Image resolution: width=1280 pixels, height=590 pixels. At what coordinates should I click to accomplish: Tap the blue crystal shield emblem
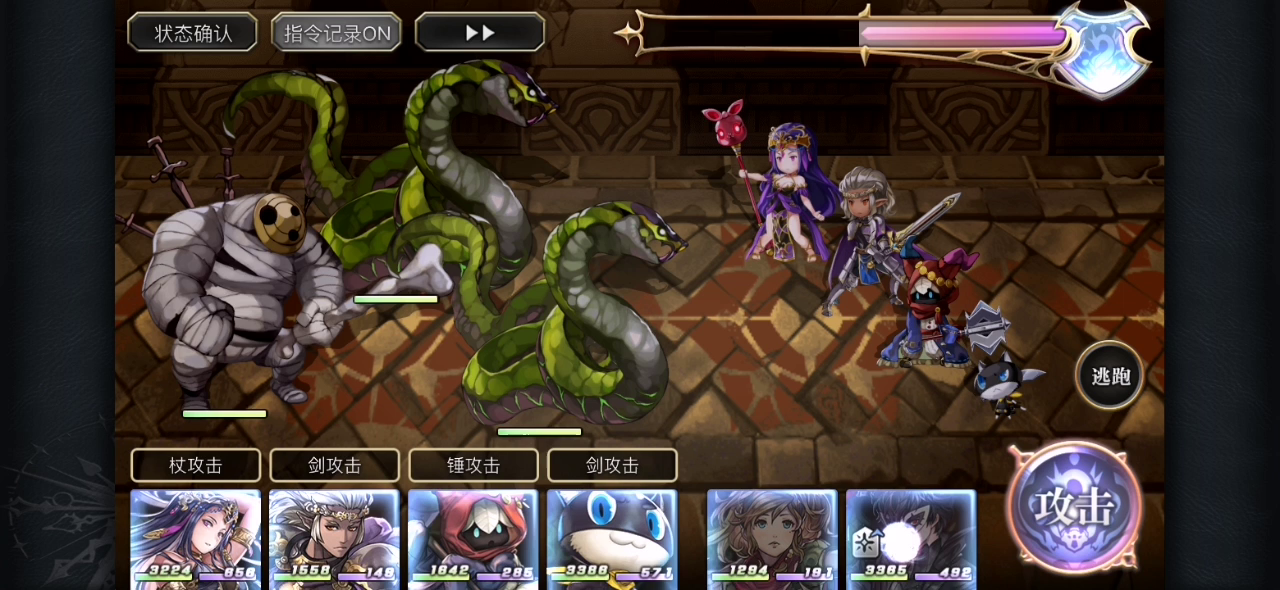(x=1102, y=48)
